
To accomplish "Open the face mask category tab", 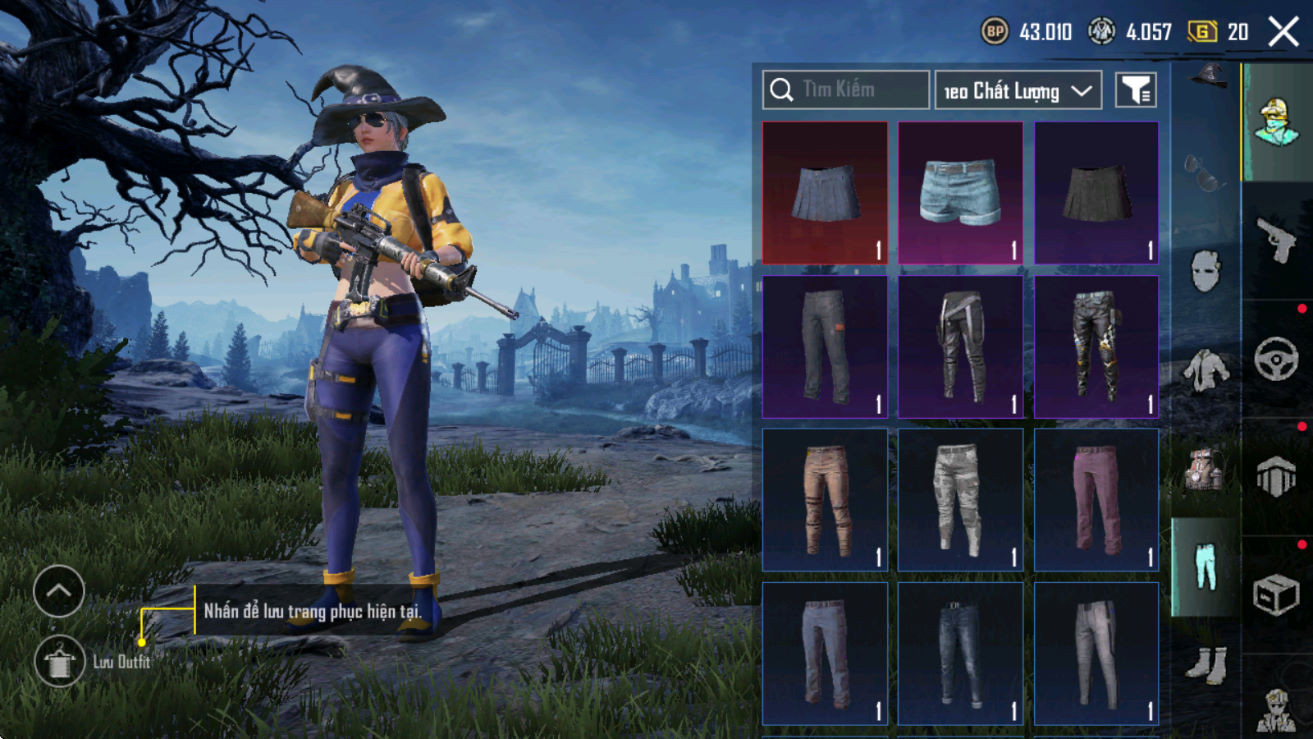I will tap(1206, 270).
